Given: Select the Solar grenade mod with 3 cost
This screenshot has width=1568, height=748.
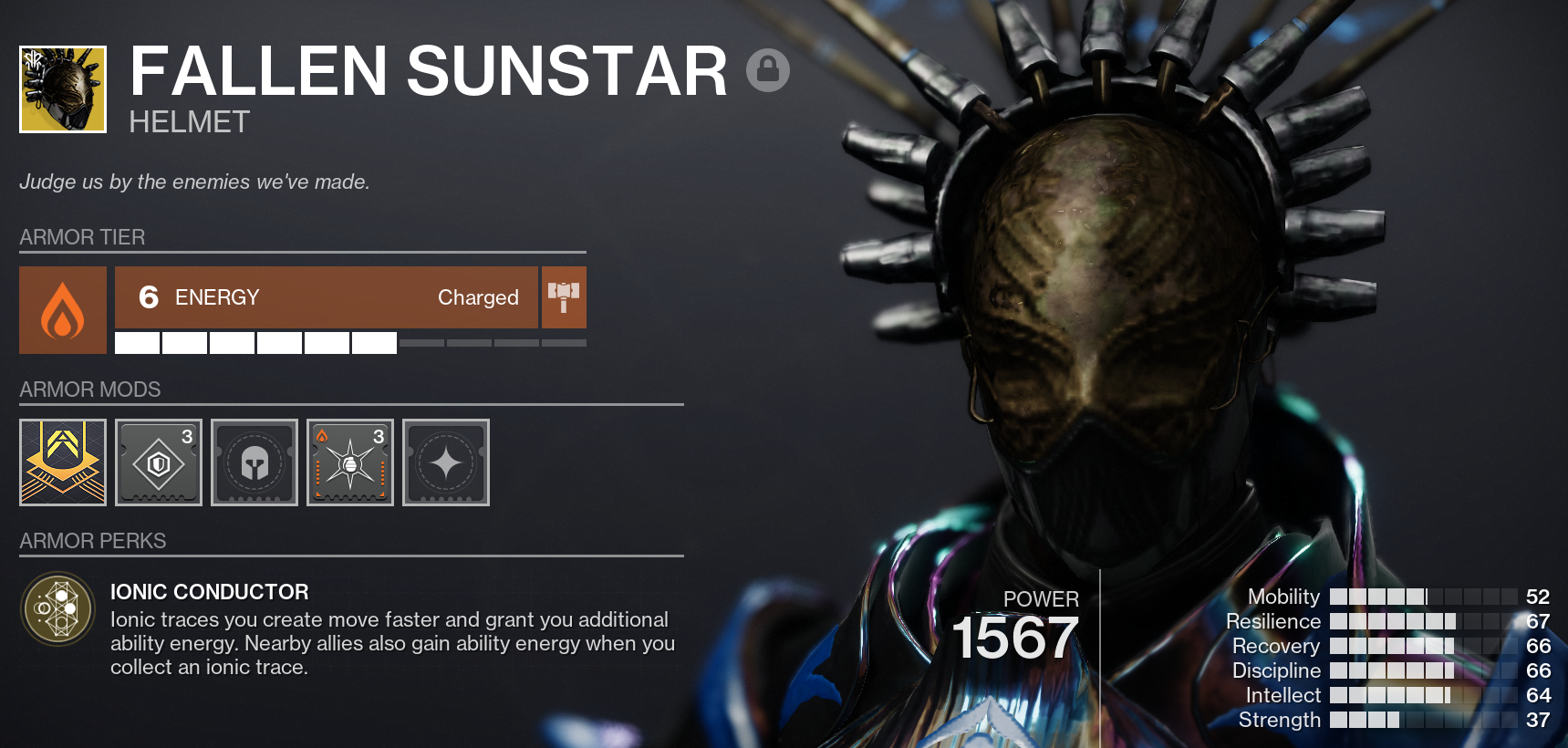Looking at the screenshot, I should (x=349, y=462).
